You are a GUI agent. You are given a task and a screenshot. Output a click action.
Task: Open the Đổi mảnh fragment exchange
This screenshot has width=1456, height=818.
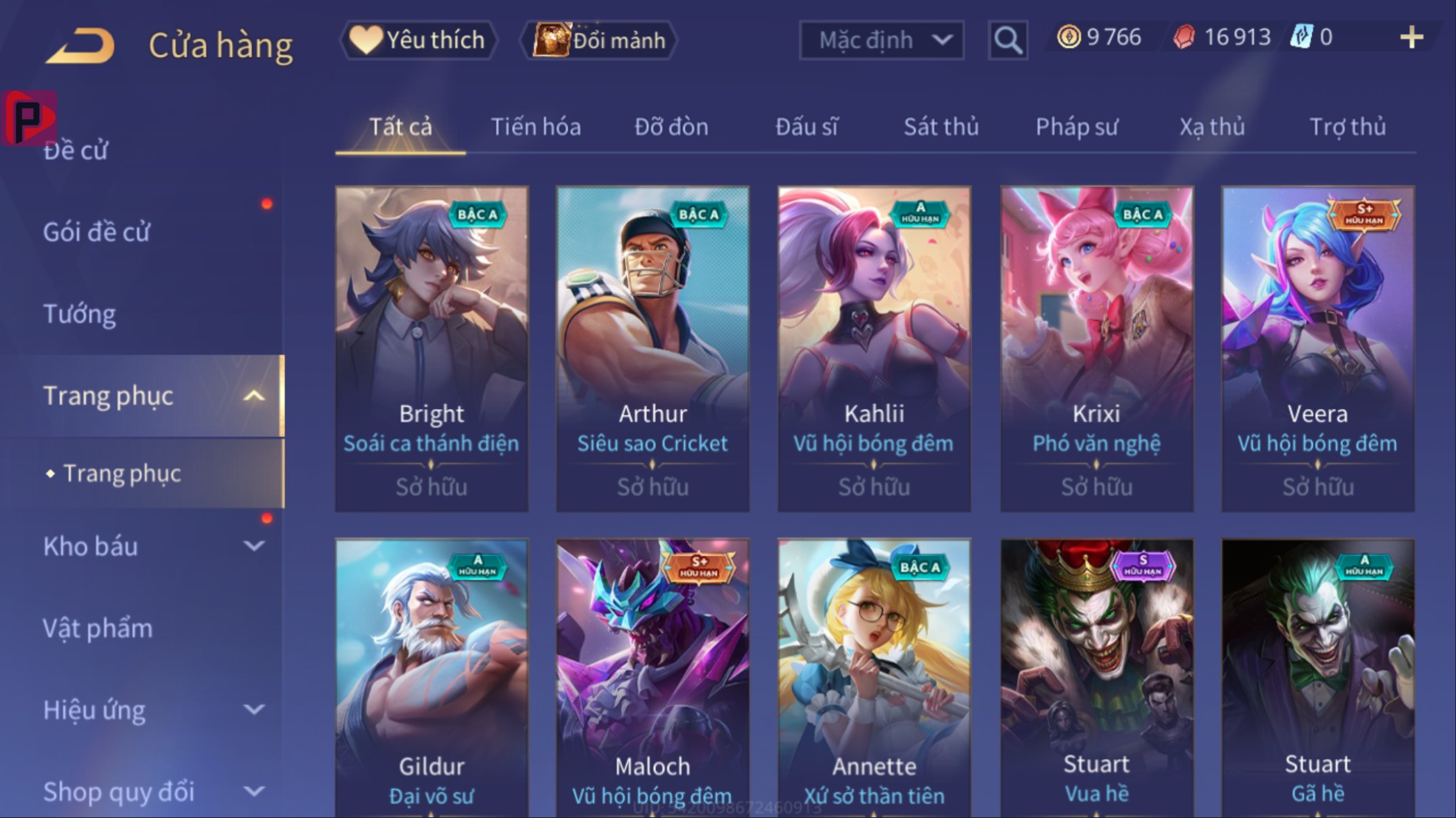600,40
